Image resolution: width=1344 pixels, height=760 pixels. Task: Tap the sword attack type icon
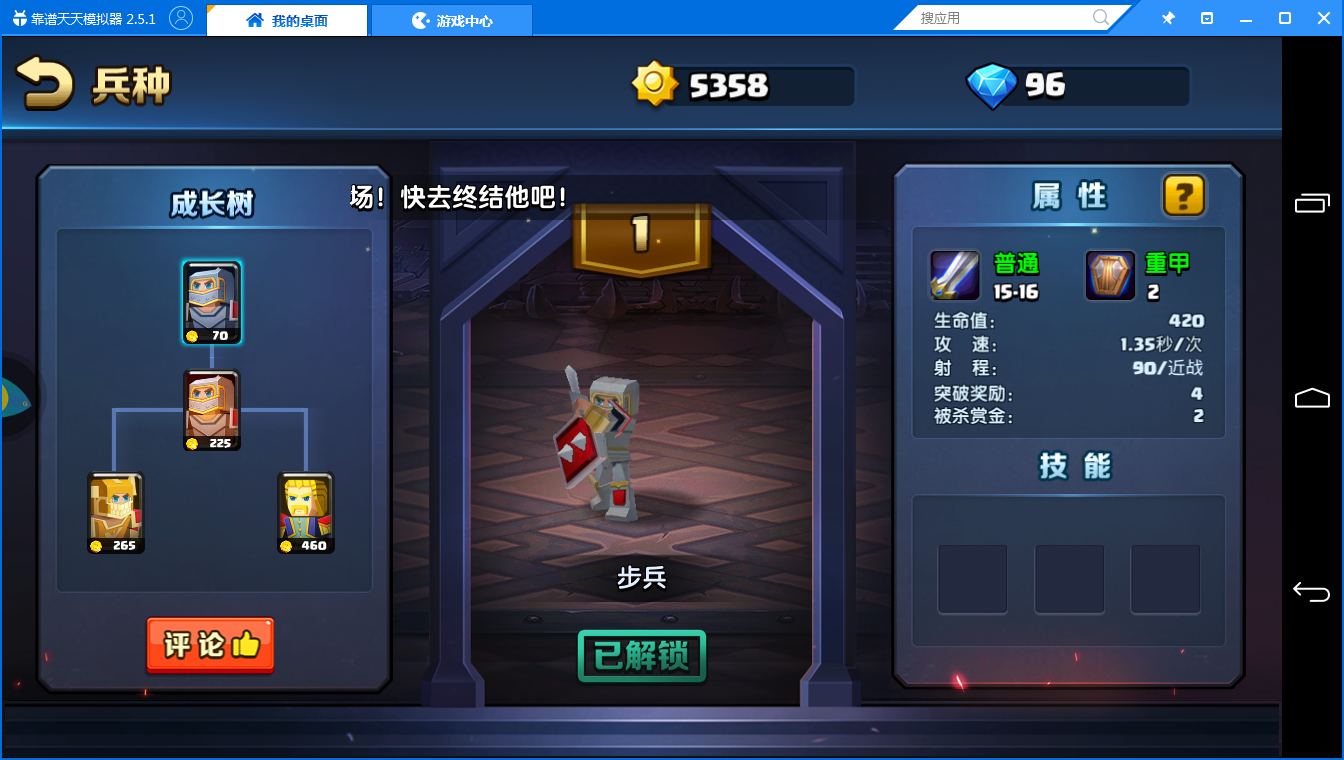pos(955,275)
